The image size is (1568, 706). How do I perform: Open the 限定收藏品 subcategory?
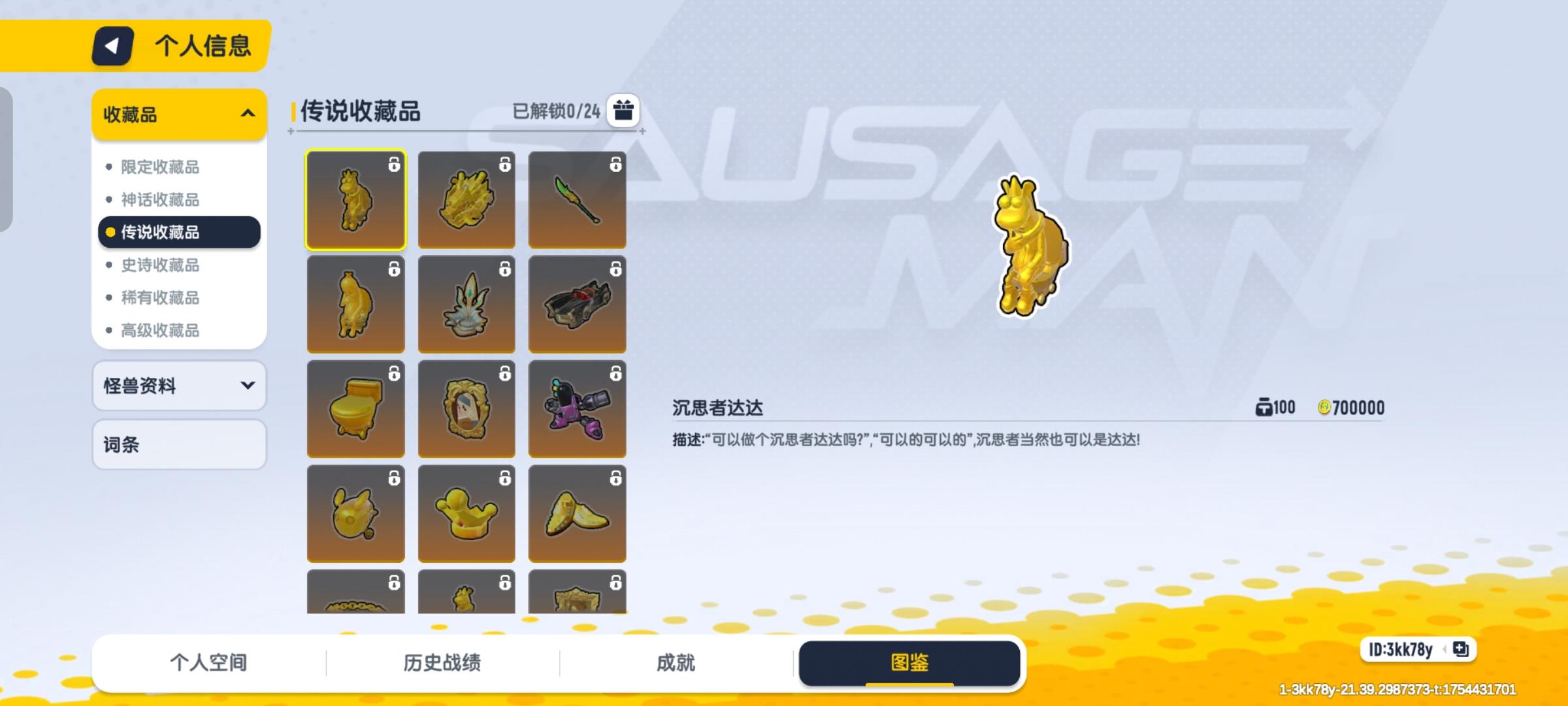(161, 167)
